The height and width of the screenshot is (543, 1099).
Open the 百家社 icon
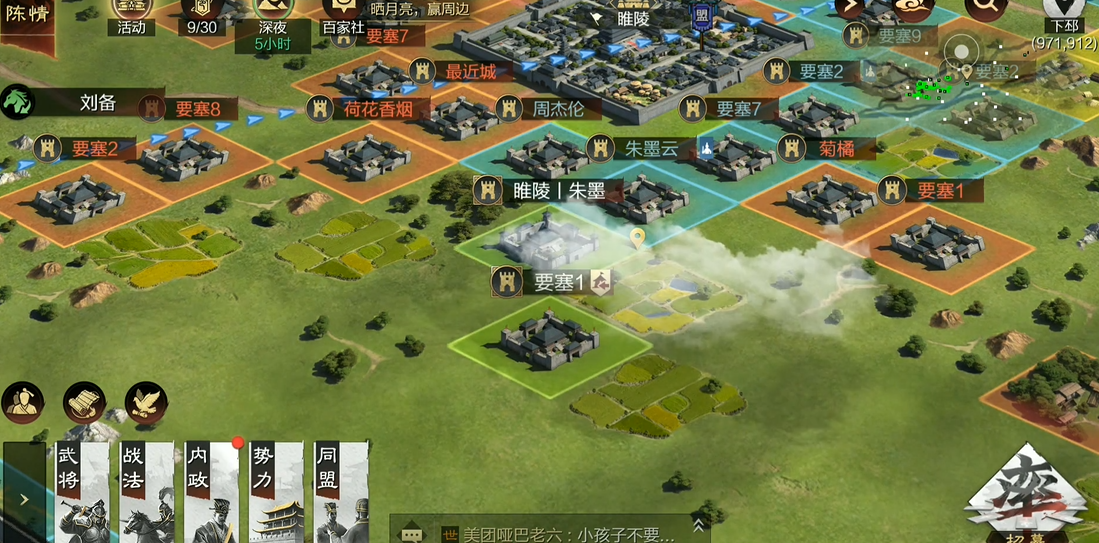(342, 15)
